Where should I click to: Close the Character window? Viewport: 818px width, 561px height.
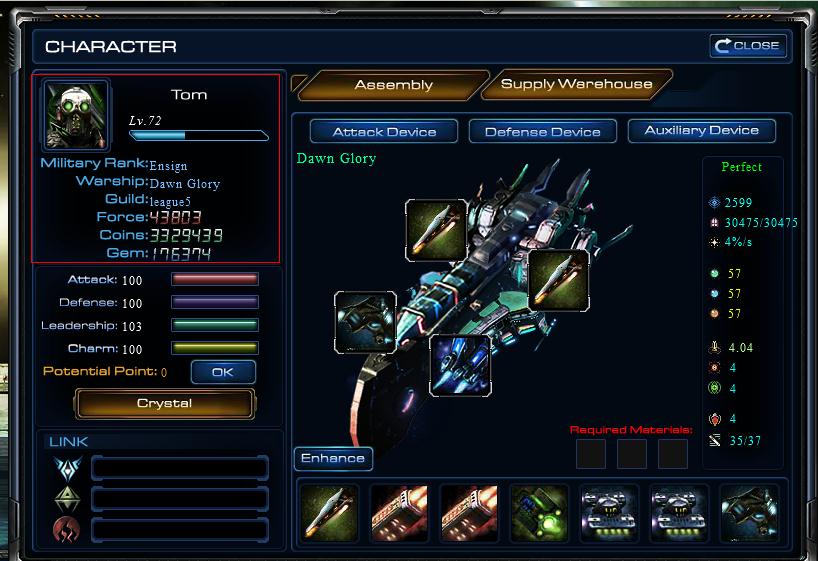point(747,46)
